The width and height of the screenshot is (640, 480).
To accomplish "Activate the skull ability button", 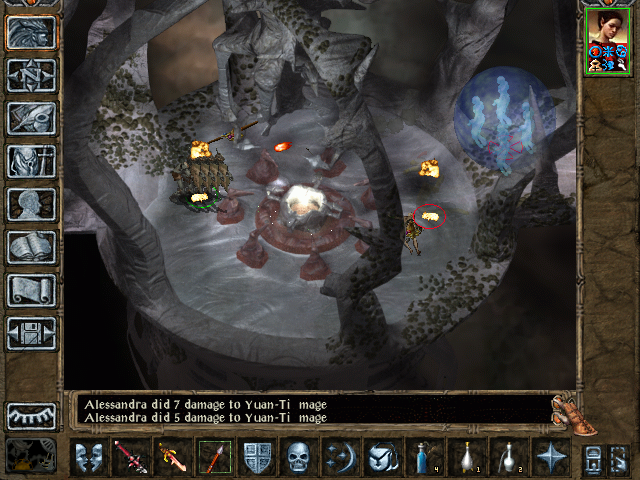I will tap(299, 458).
